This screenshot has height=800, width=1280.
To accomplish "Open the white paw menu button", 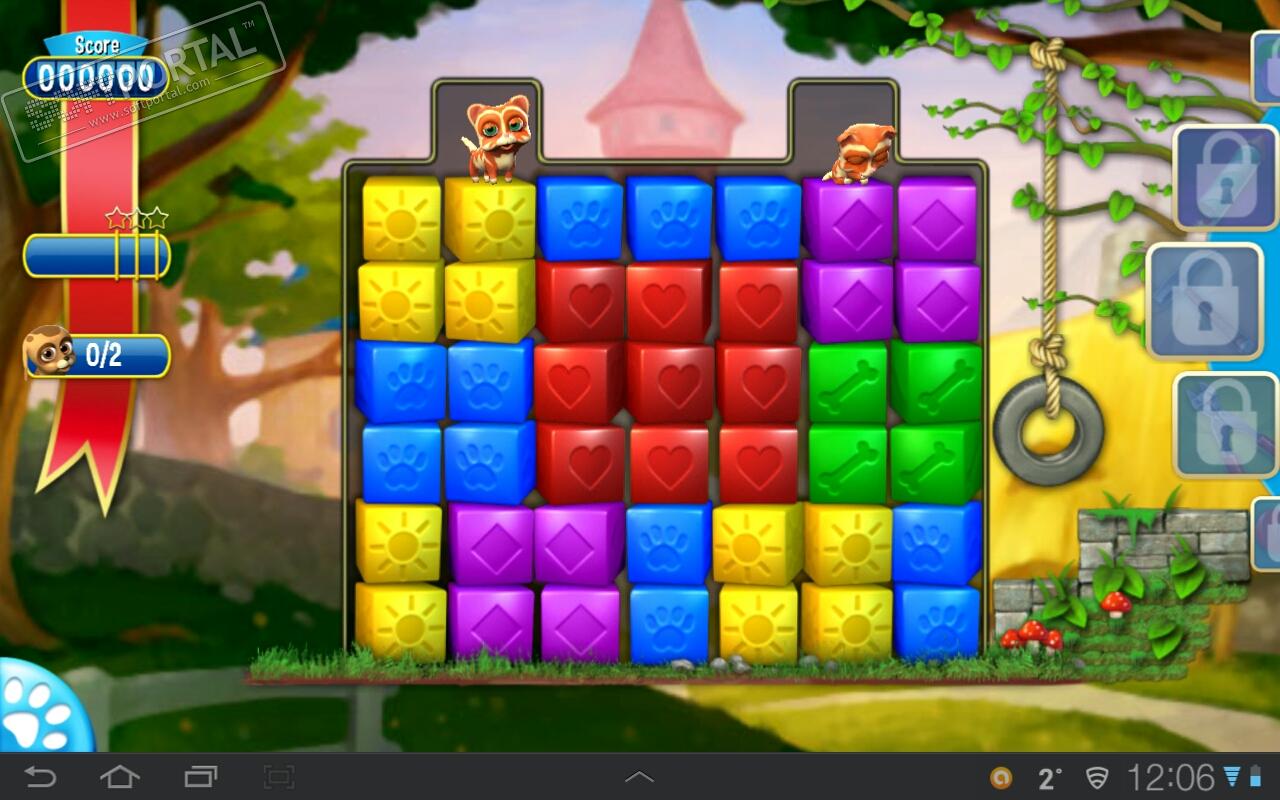I will click(36, 710).
